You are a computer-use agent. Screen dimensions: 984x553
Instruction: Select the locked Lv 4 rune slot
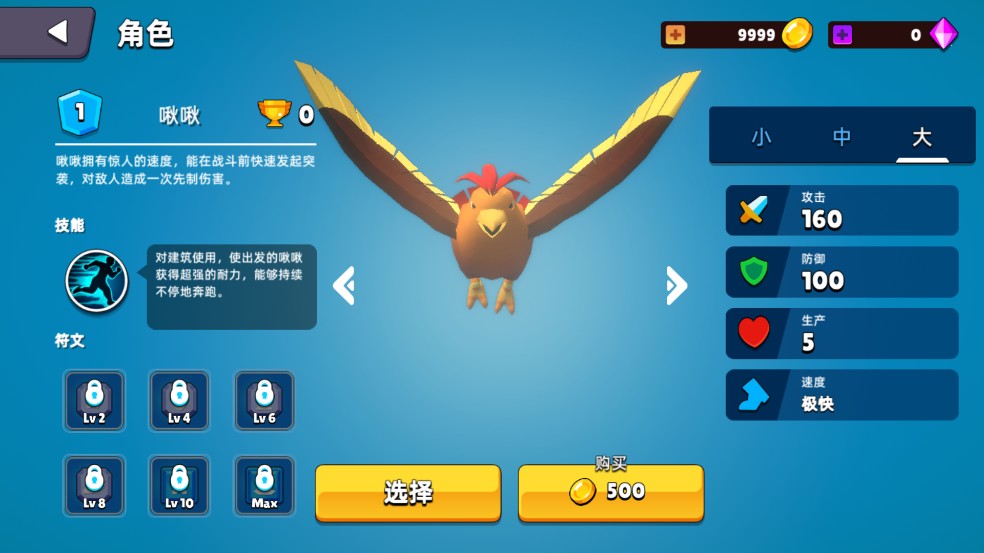click(x=179, y=401)
